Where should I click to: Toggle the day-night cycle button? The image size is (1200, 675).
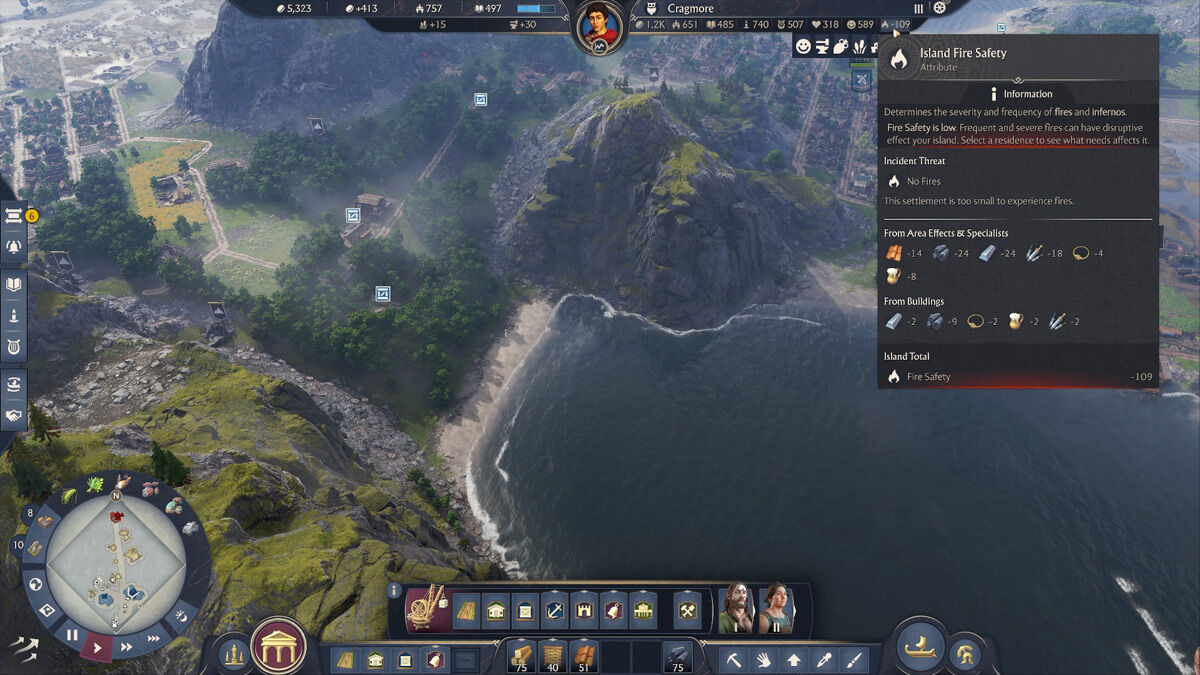click(181, 614)
